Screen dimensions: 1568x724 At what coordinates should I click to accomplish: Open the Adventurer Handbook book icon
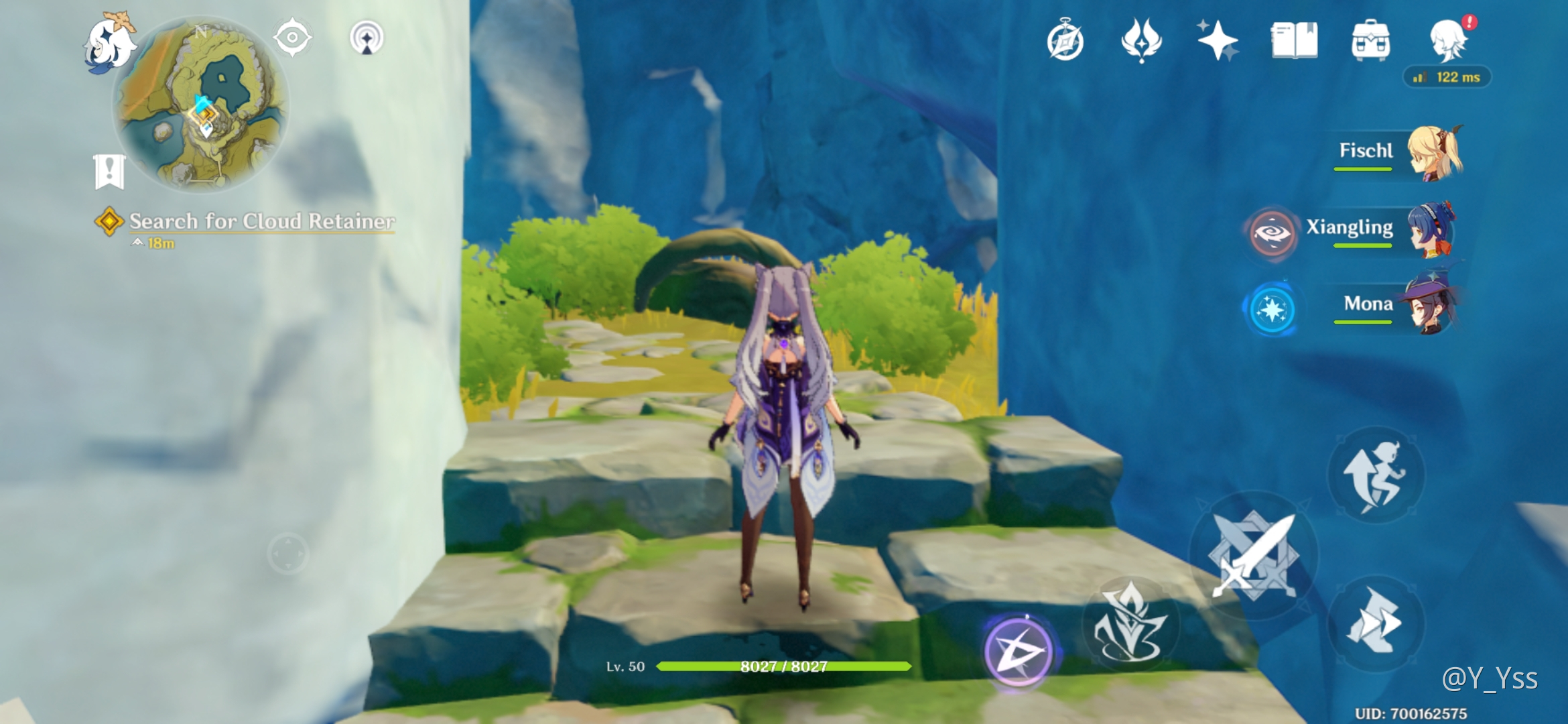(x=1294, y=40)
